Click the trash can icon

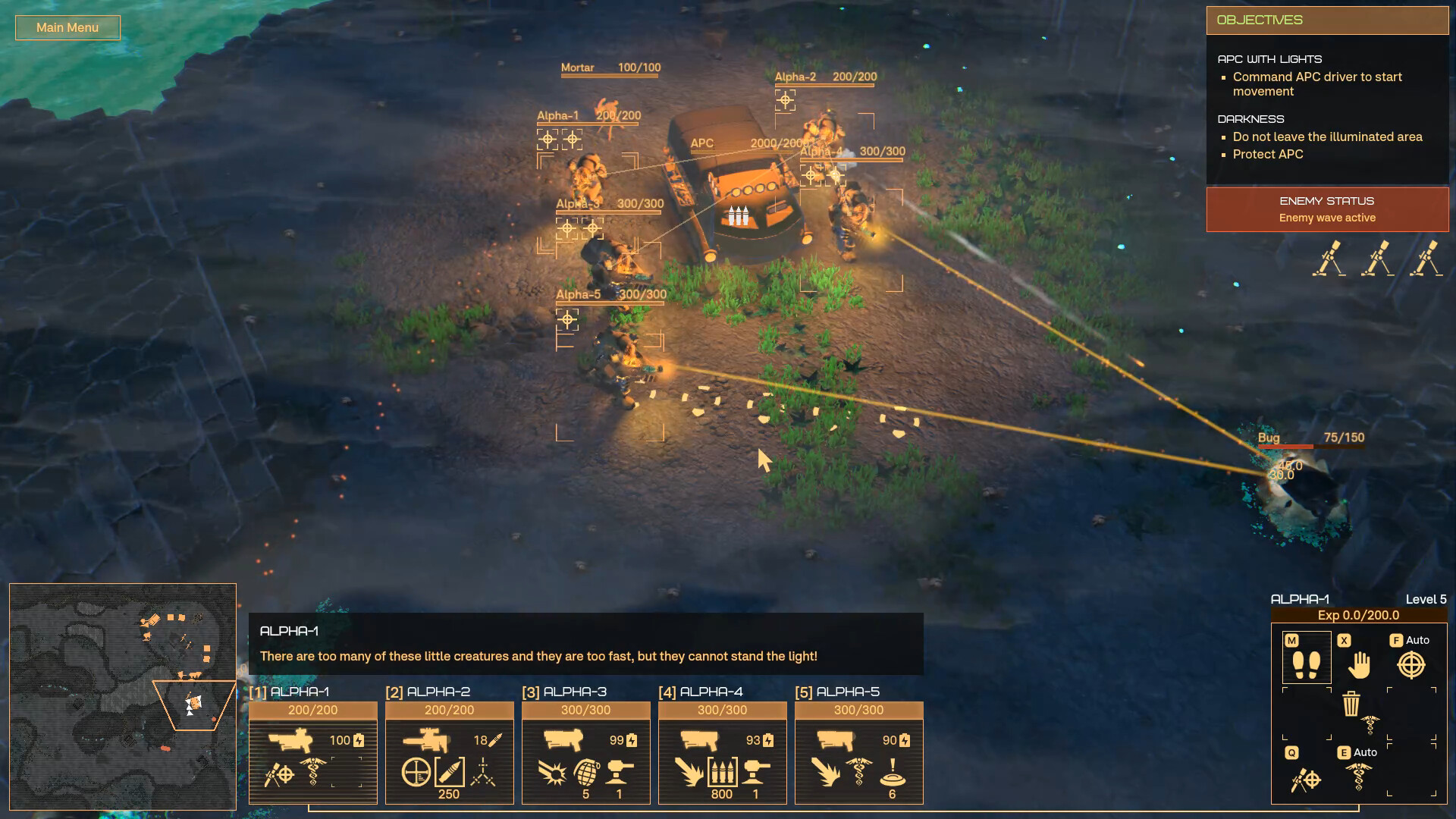tap(1351, 704)
